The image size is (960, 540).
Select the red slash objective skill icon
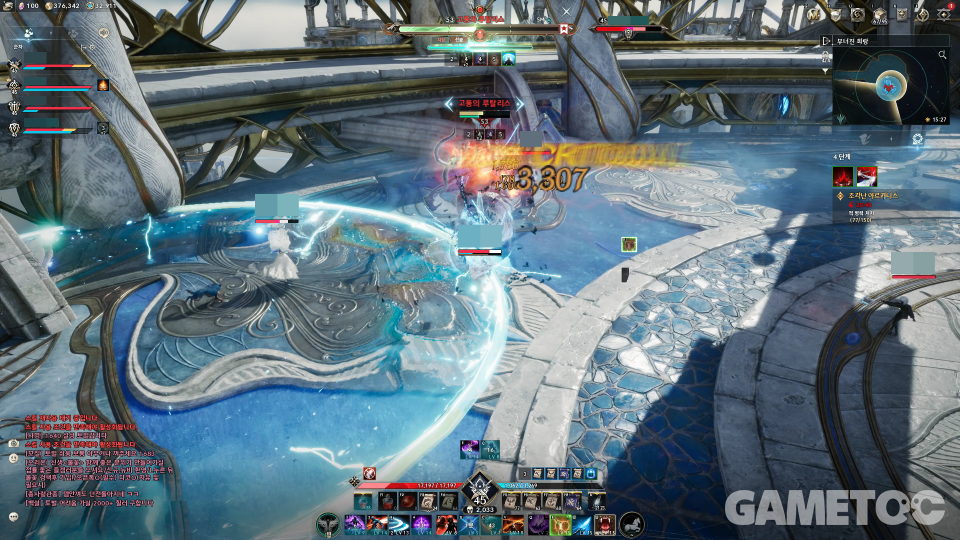point(866,177)
